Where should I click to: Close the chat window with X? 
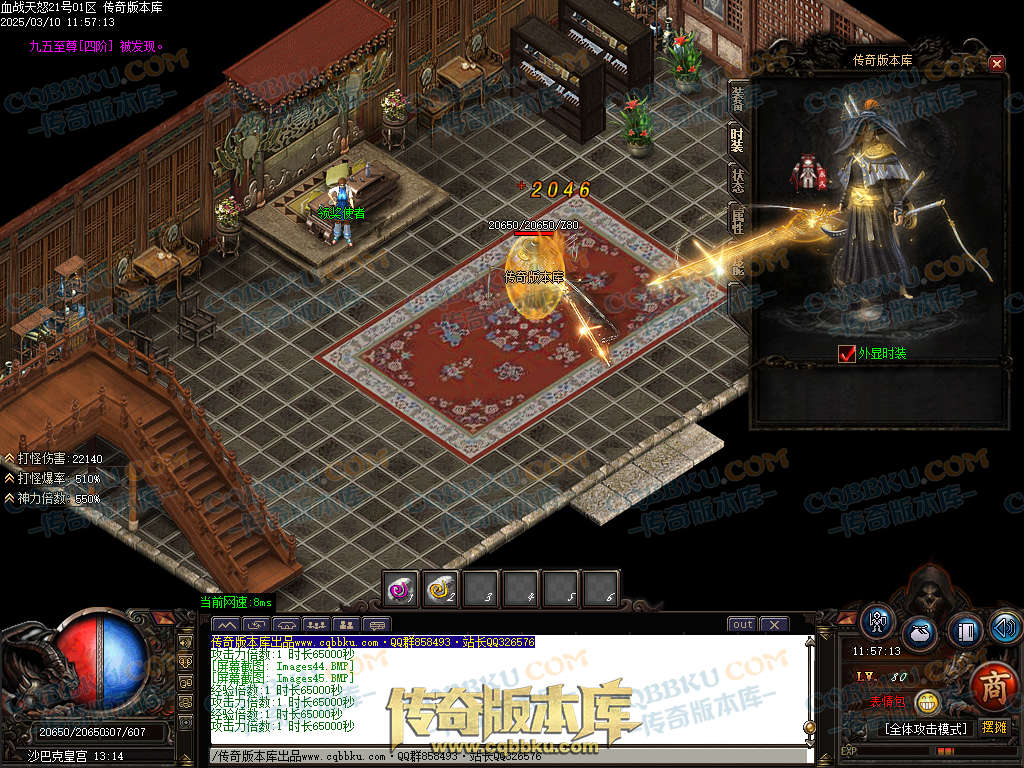(x=774, y=625)
